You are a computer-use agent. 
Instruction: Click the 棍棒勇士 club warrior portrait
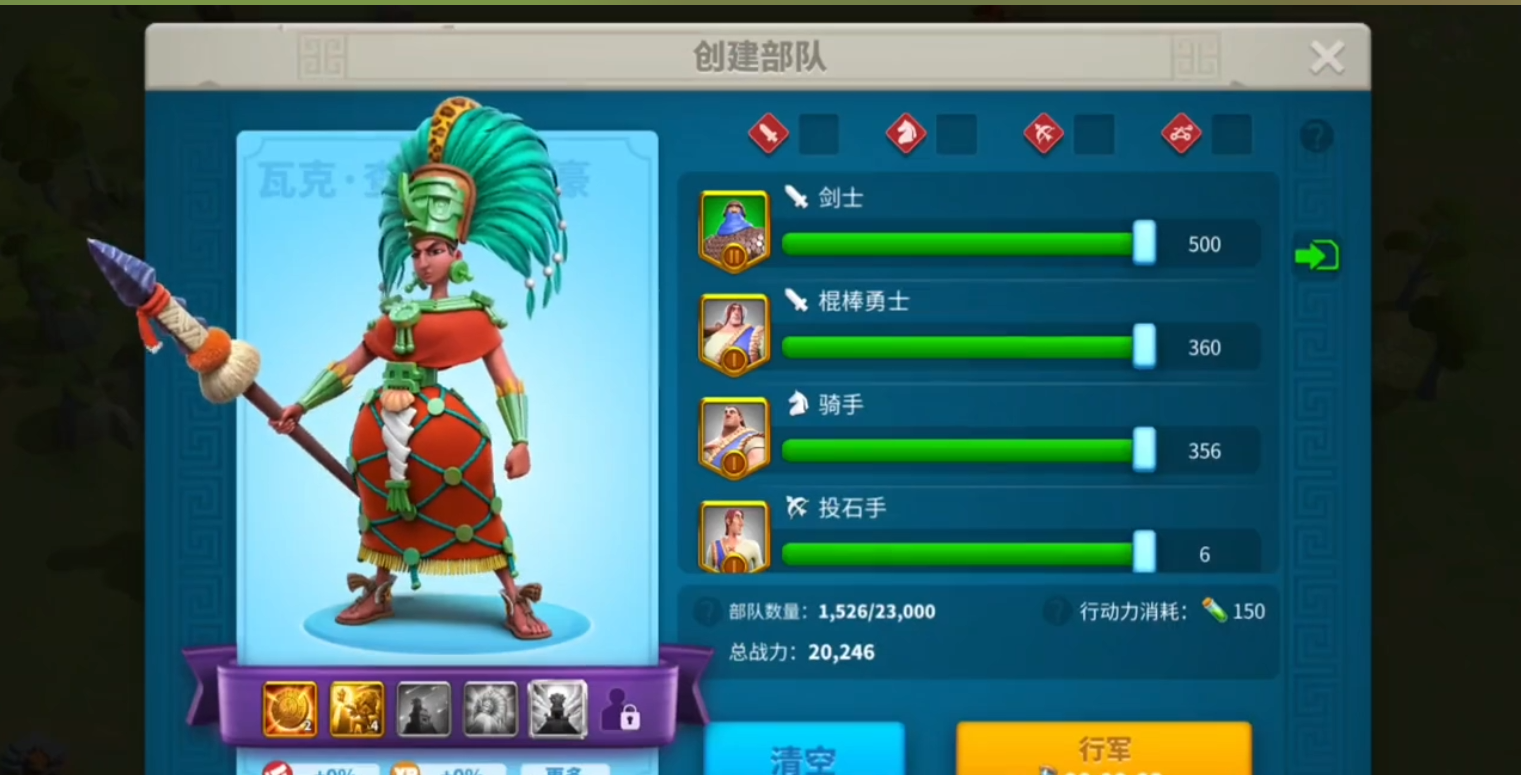coord(734,332)
